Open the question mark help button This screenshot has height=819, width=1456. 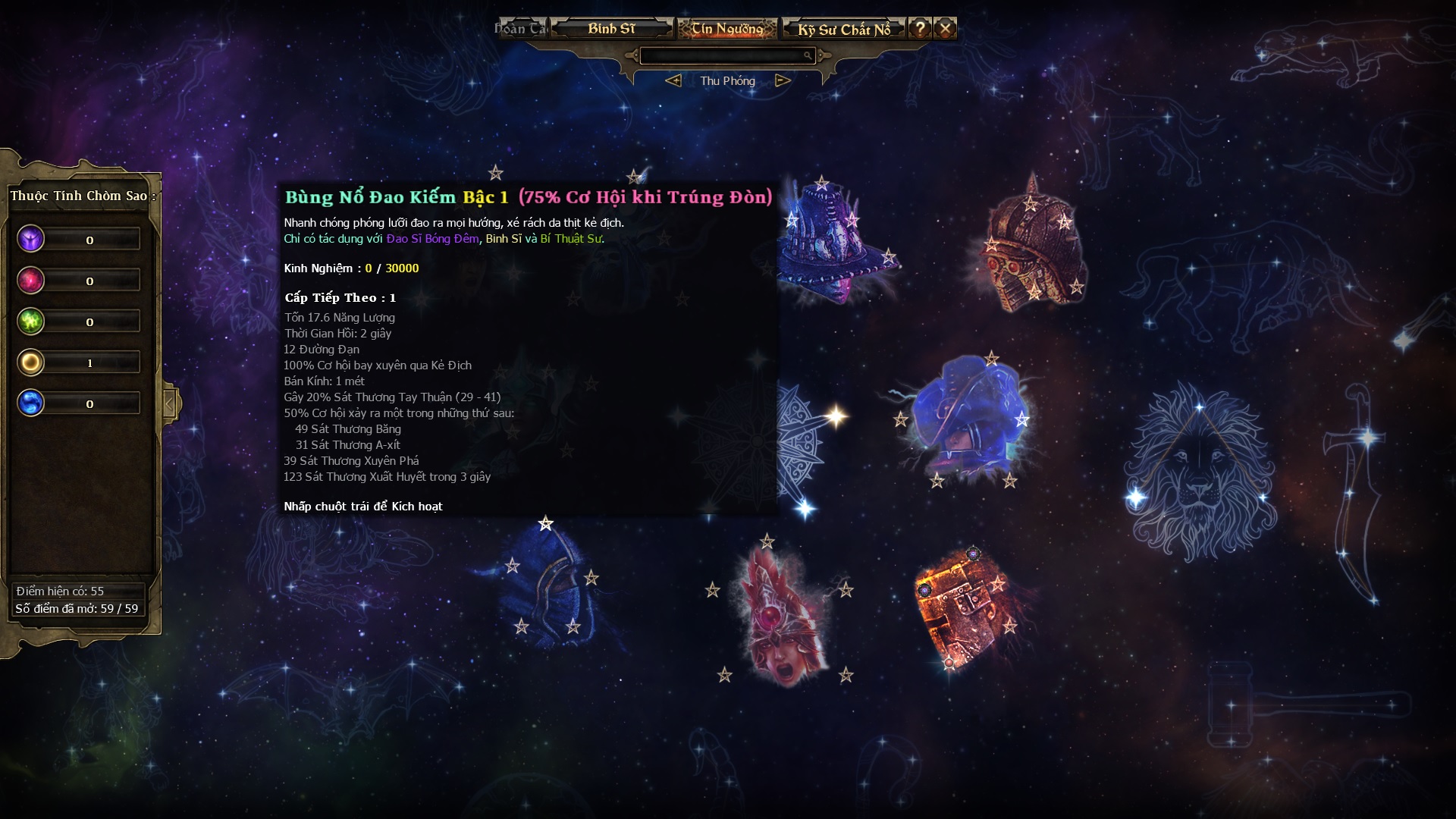(x=920, y=29)
